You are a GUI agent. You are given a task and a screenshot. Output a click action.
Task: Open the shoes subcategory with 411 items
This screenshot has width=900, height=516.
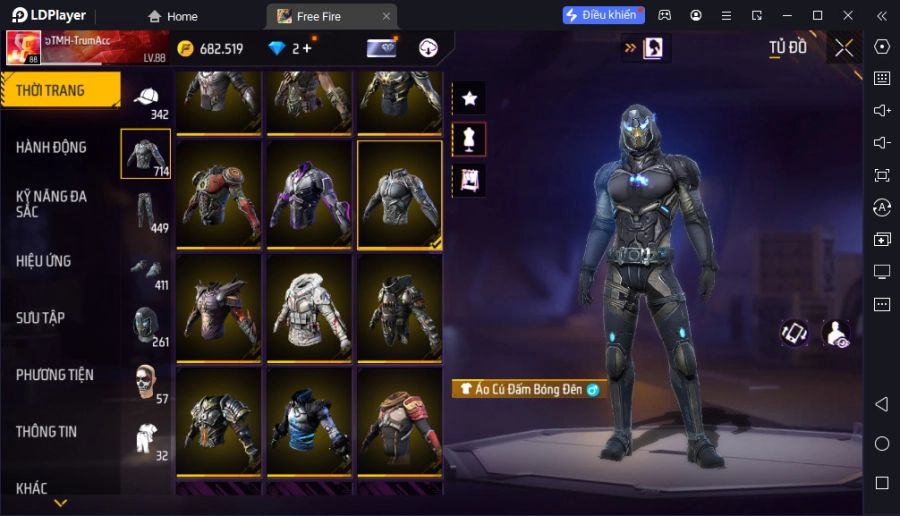[147, 270]
